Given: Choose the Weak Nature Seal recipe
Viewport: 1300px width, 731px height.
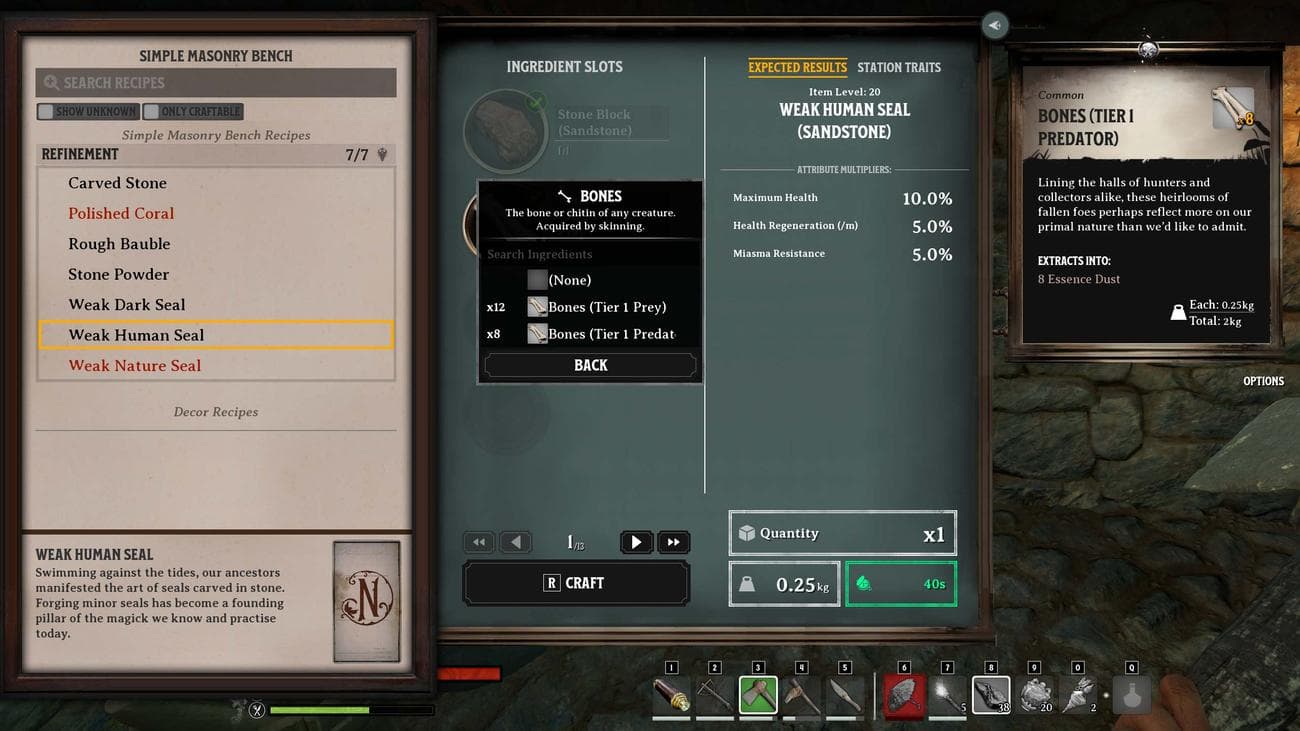Looking at the screenshot, I should (135, 366).
